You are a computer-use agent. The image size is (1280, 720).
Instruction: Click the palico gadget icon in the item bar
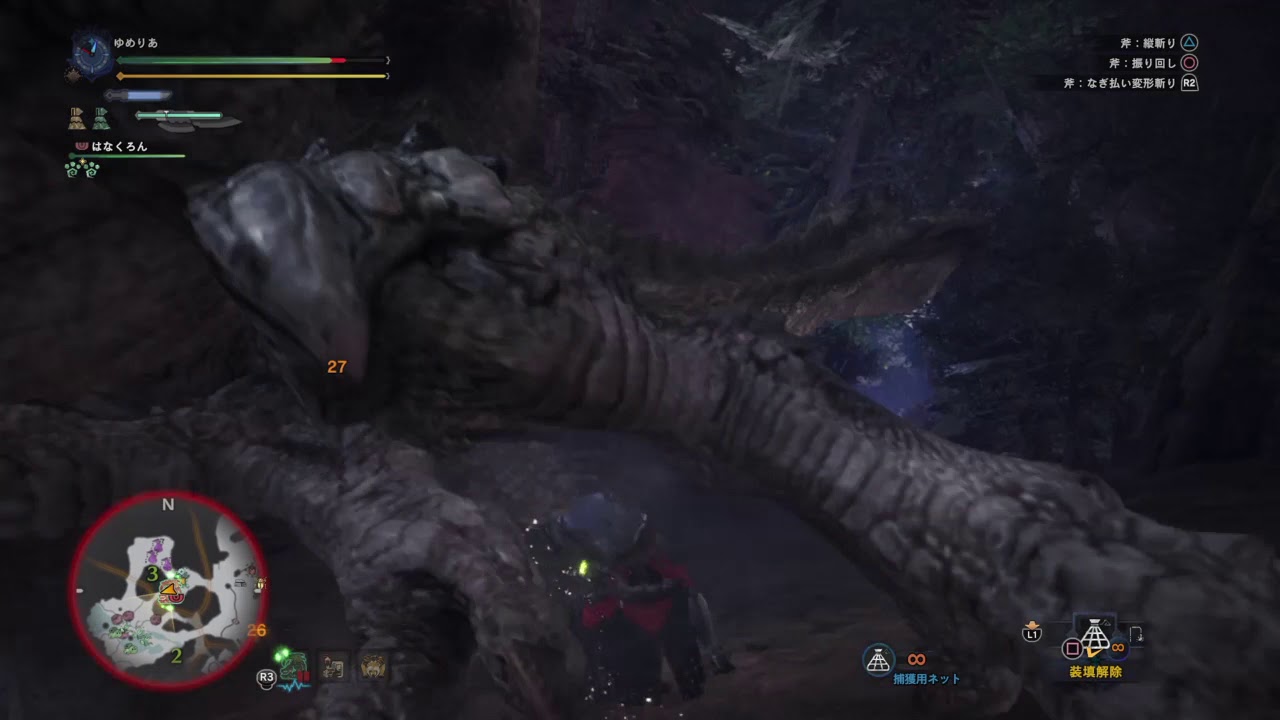click(331, 665)
